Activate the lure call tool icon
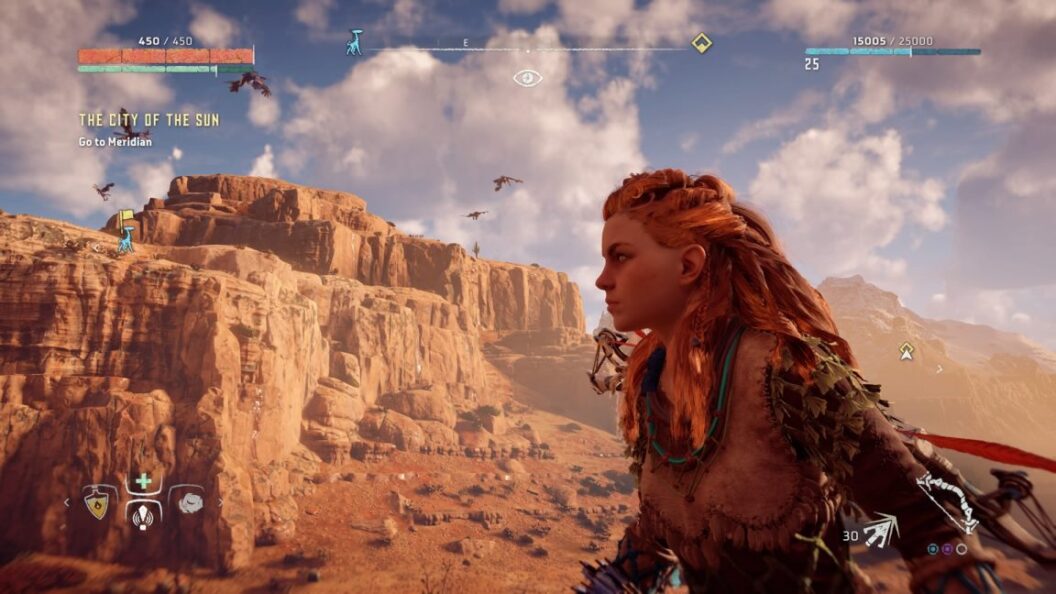The image size is (1056, 594). 143,516
